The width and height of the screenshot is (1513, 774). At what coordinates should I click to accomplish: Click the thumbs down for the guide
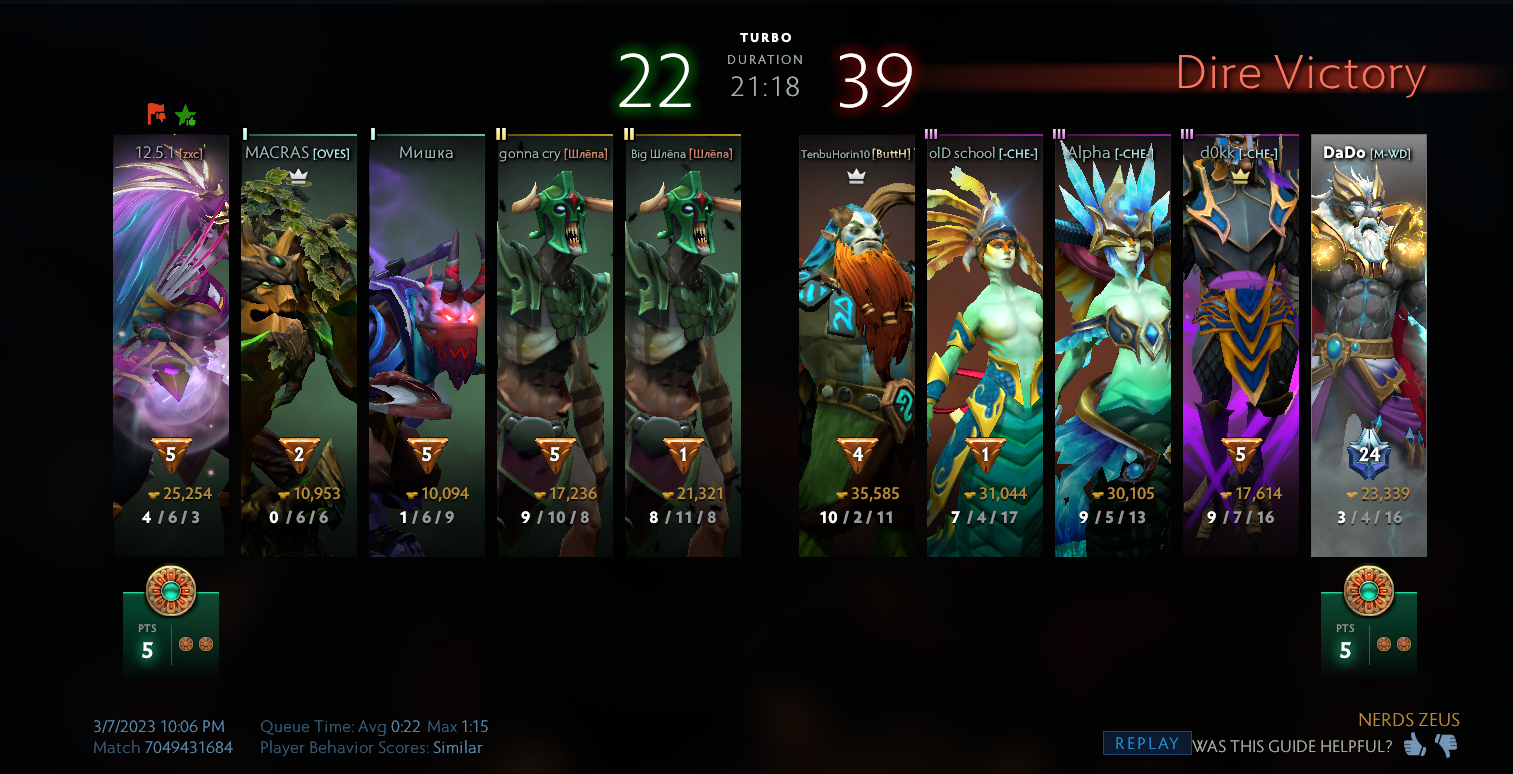click(x=1447, y=745)
